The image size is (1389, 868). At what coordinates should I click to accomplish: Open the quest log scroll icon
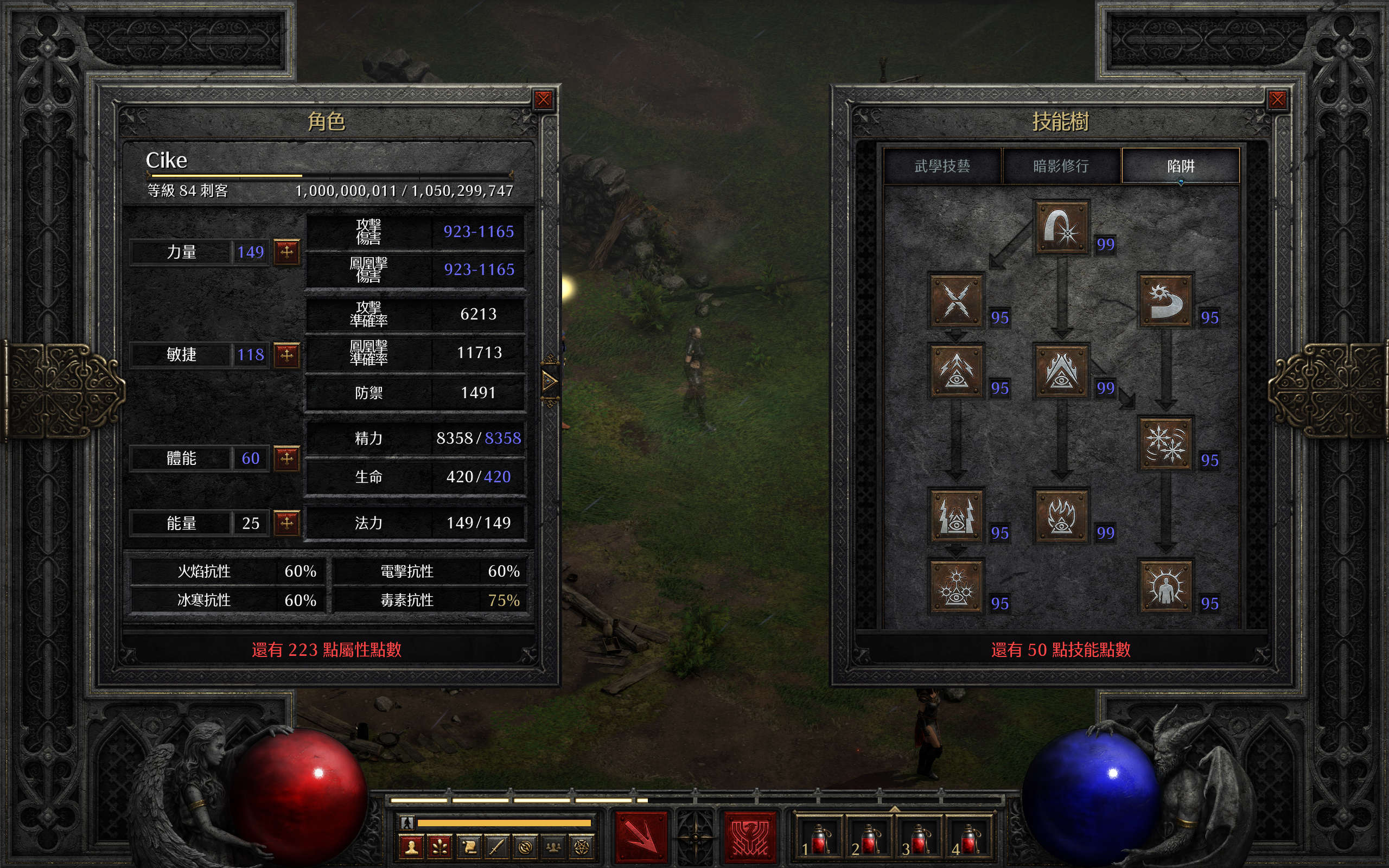pos(469,847)
